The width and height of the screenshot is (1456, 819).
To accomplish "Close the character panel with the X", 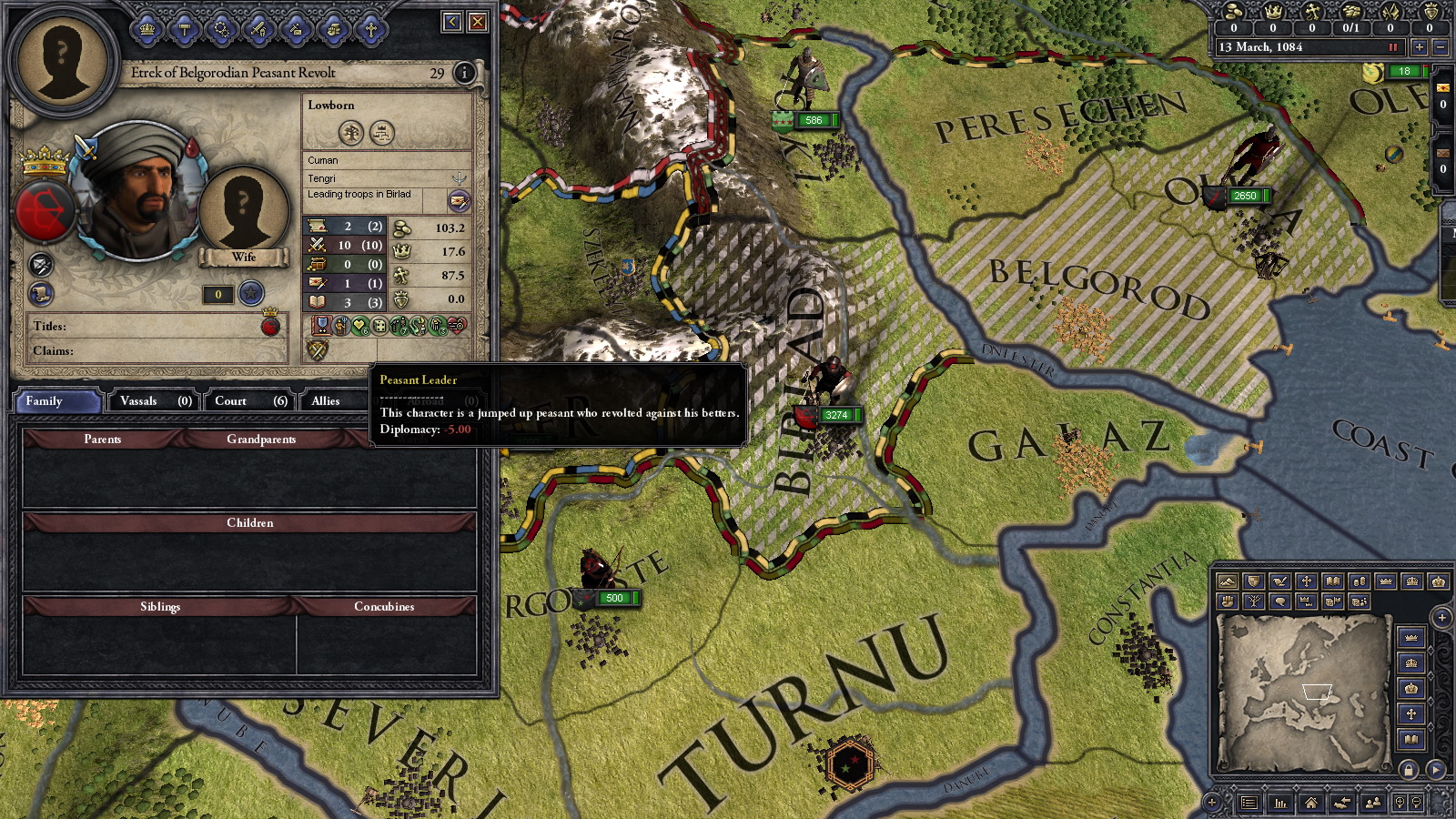I will (478, 22).
